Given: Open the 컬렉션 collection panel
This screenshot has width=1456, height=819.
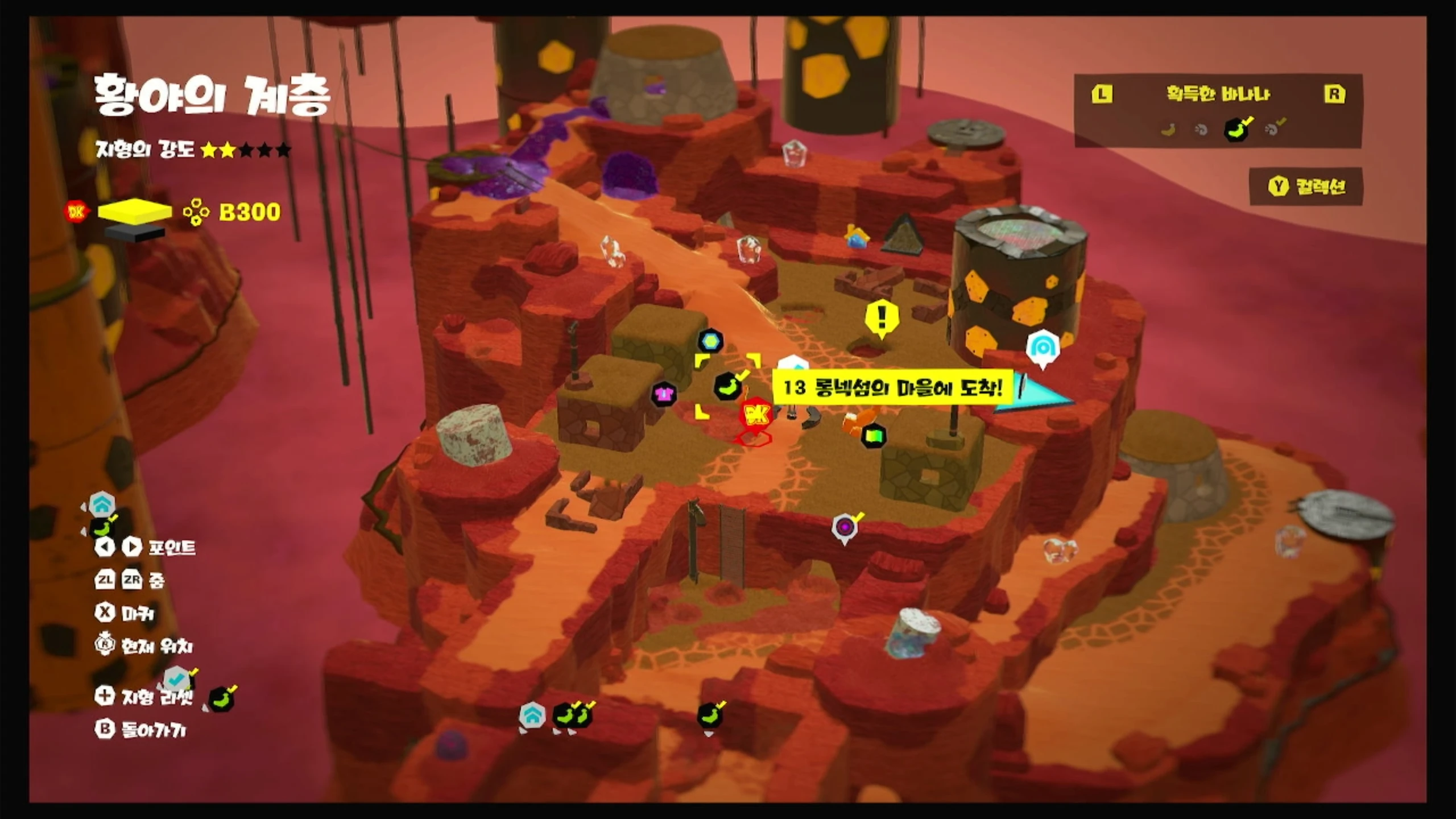Looking at the screenshot, I should [1306, 187].
